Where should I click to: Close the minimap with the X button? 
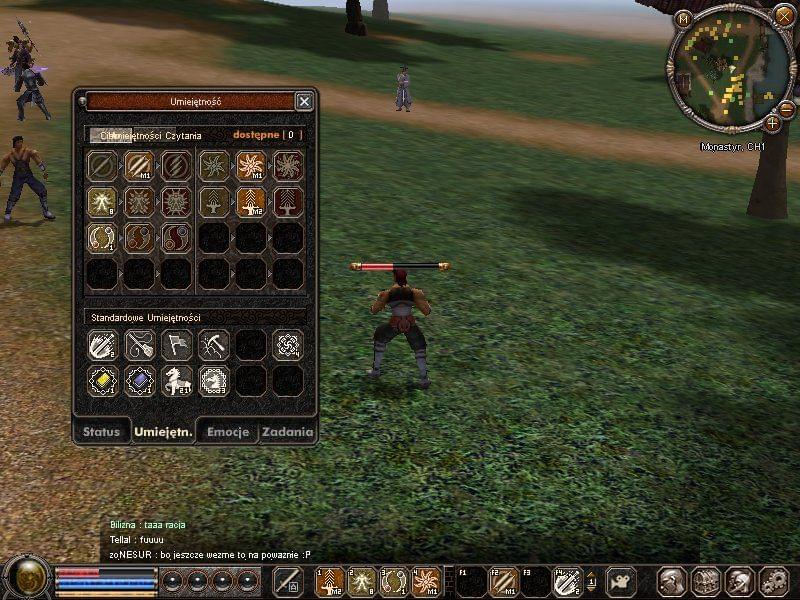tap(783, 15)
